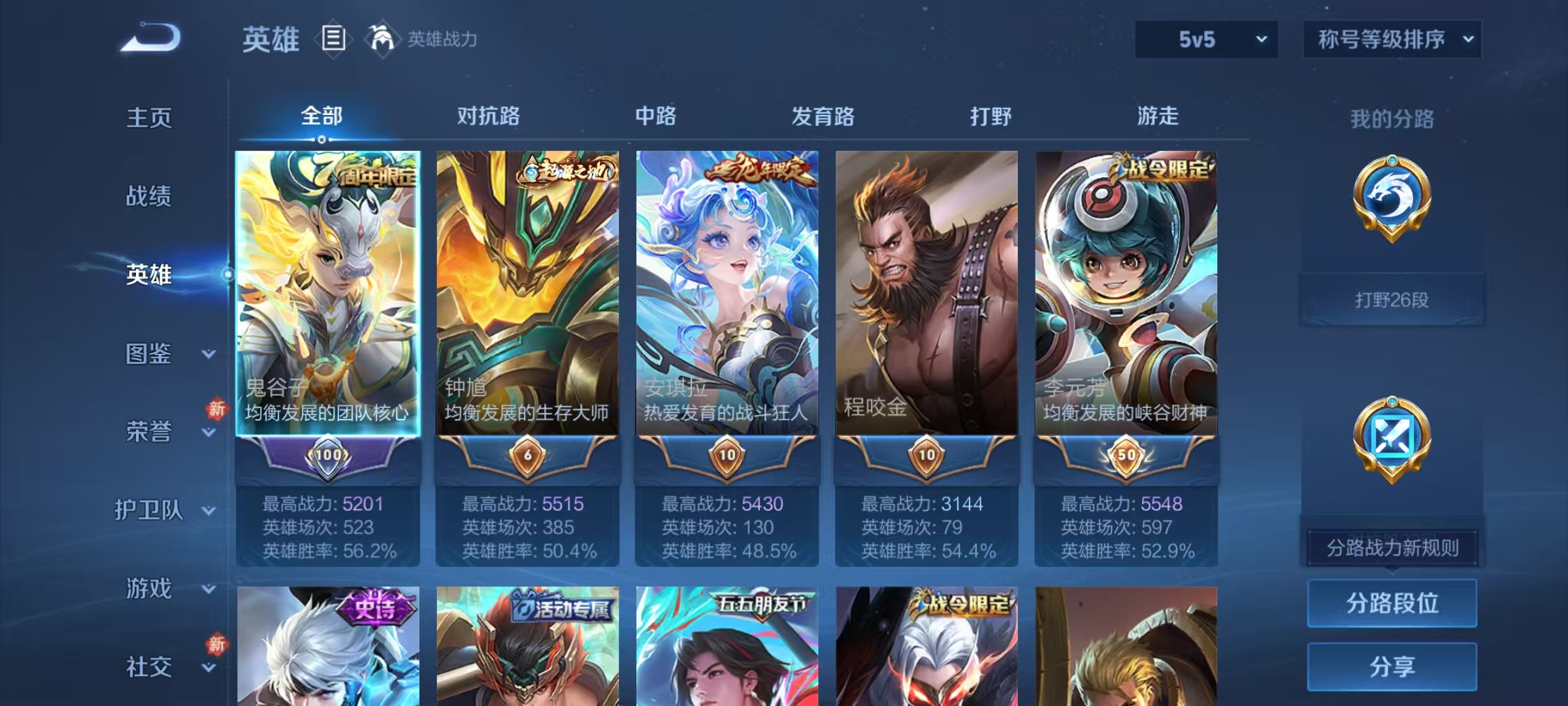This screenshot has height=706, width=1568.
Task: Expand the 社交 sidebar section
Action: click(x=147, y=667)
